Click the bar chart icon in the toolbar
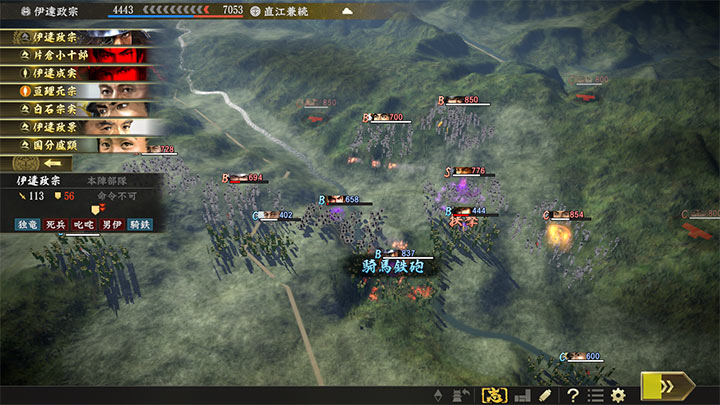 [x=521, y=395]
